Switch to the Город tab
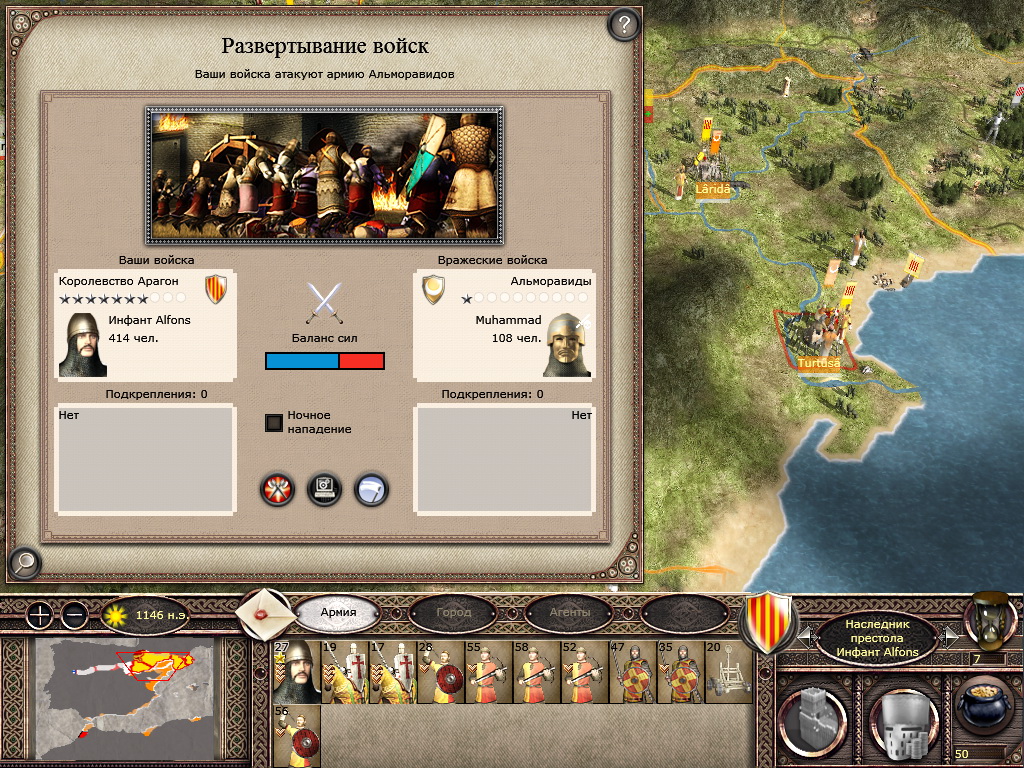Viewport: 1024px width, 768px height. tap(453, 612)
